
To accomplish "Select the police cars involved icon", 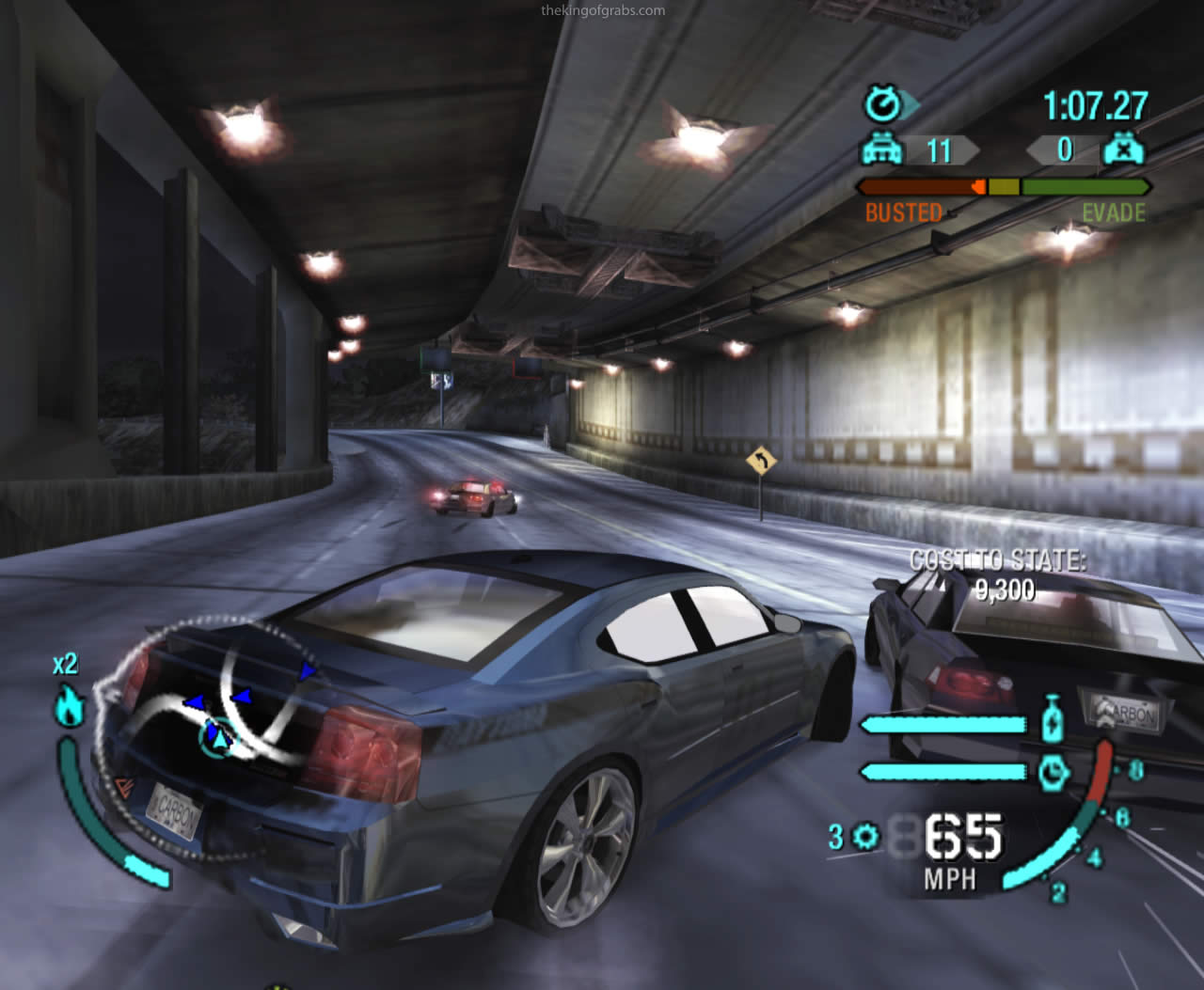I will click(882, 149).
